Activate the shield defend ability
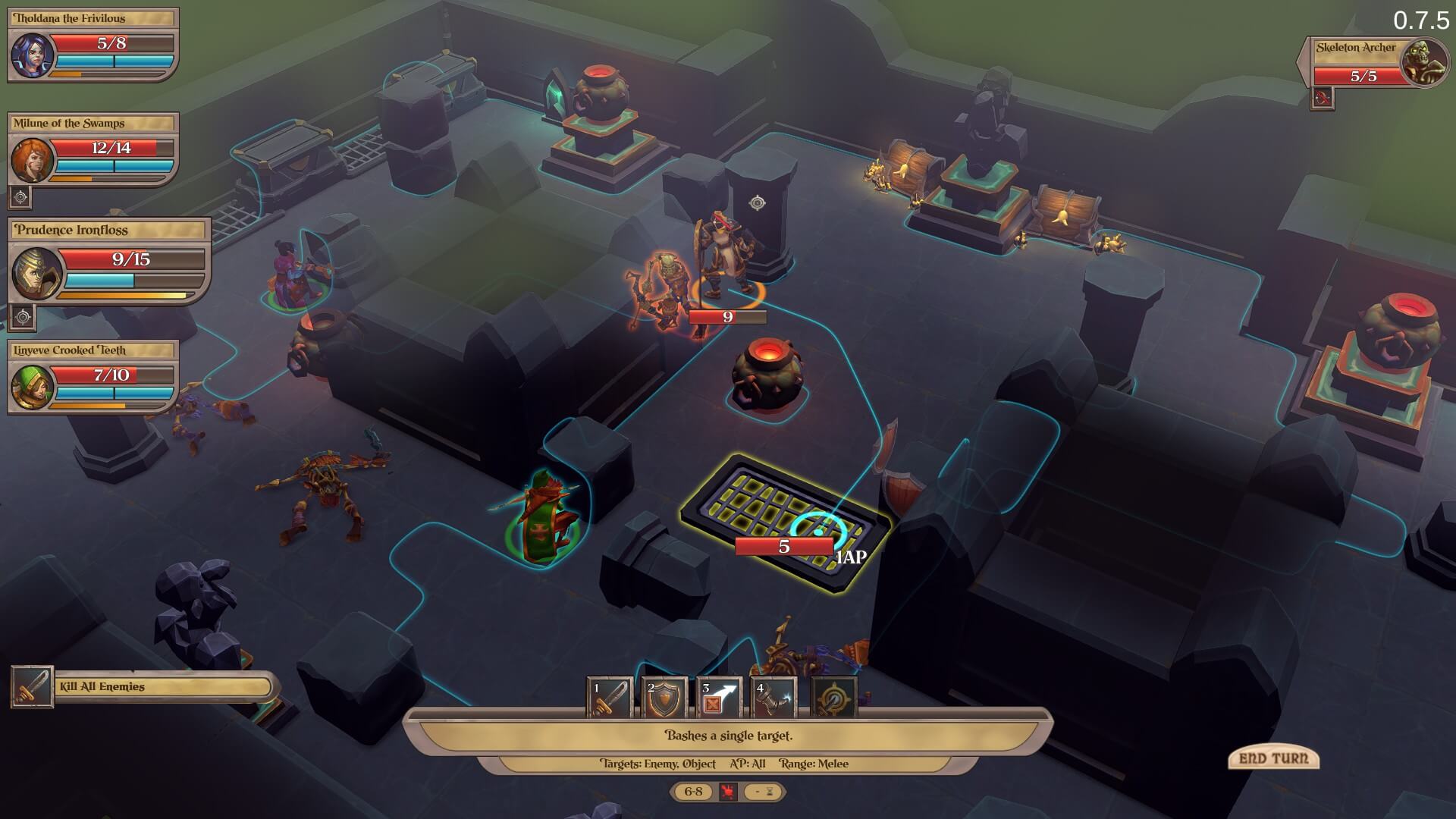The width and height of the screenshot is (1456, 819). click(x=665, y=698)
